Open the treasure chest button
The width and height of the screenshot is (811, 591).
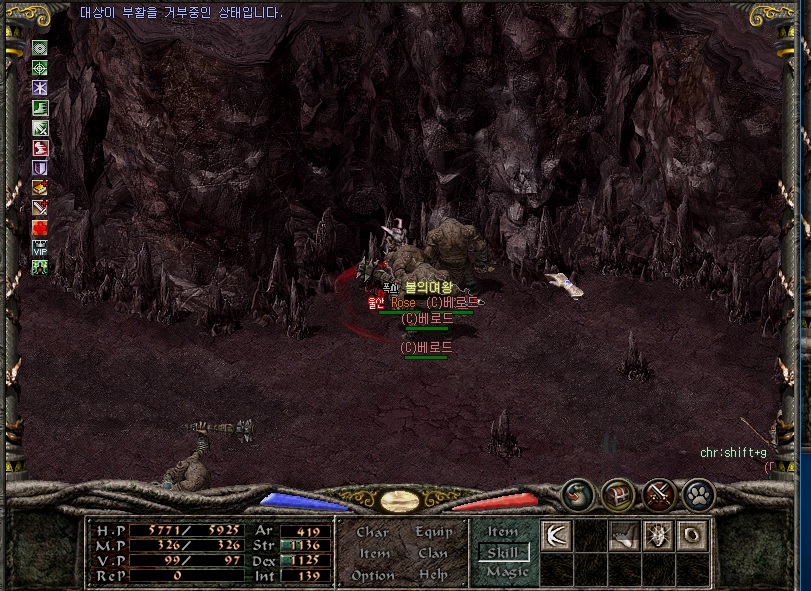[618, 494]
